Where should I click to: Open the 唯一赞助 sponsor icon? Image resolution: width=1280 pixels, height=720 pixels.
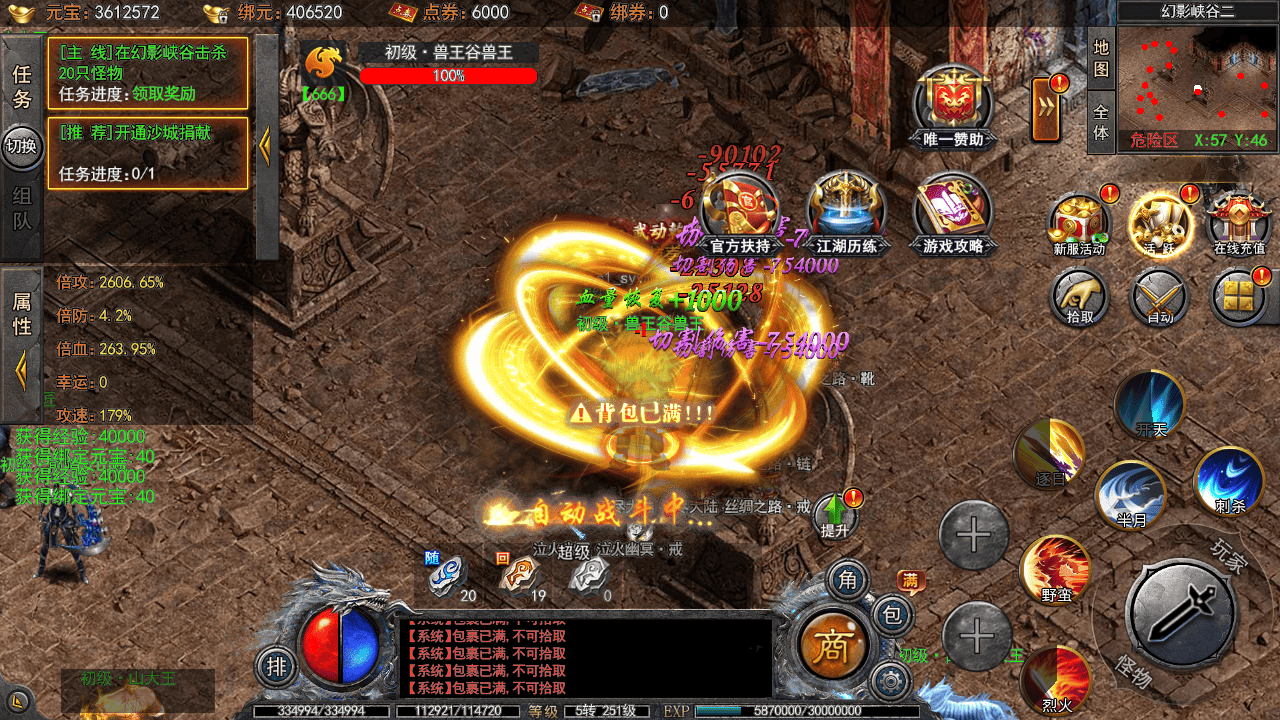952,105
